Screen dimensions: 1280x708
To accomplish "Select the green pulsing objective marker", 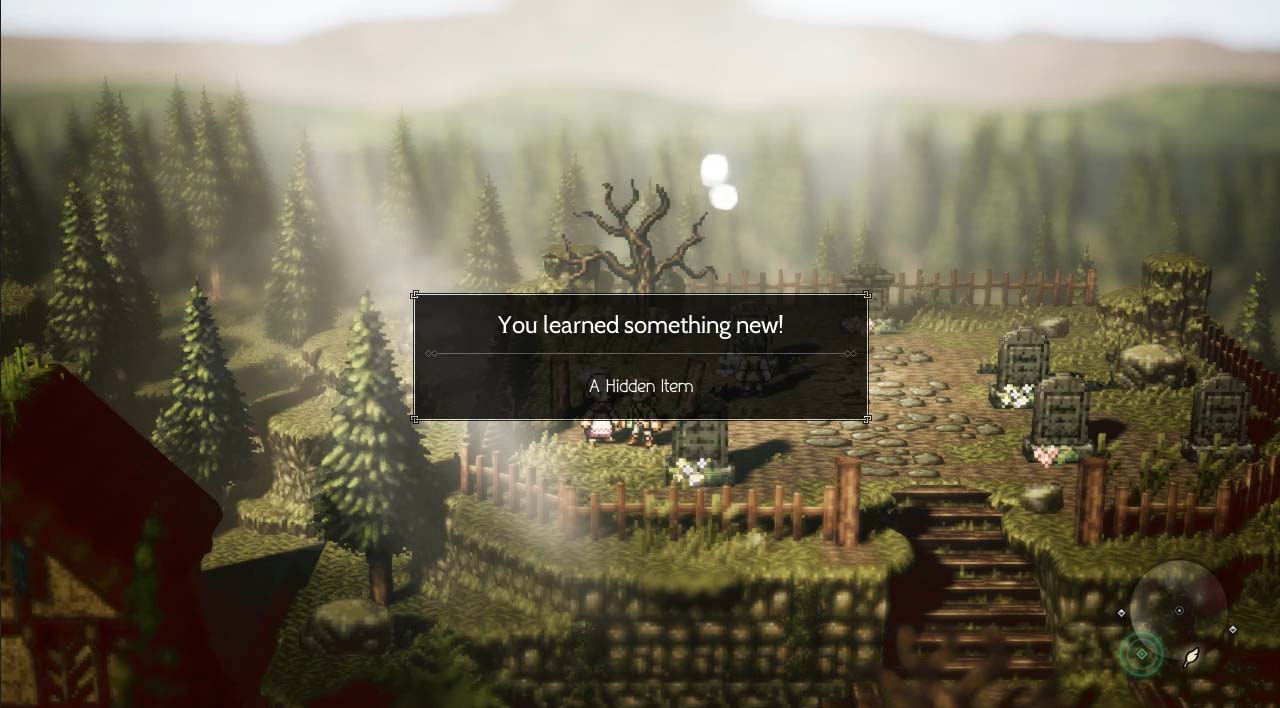I will [1141, 655].
